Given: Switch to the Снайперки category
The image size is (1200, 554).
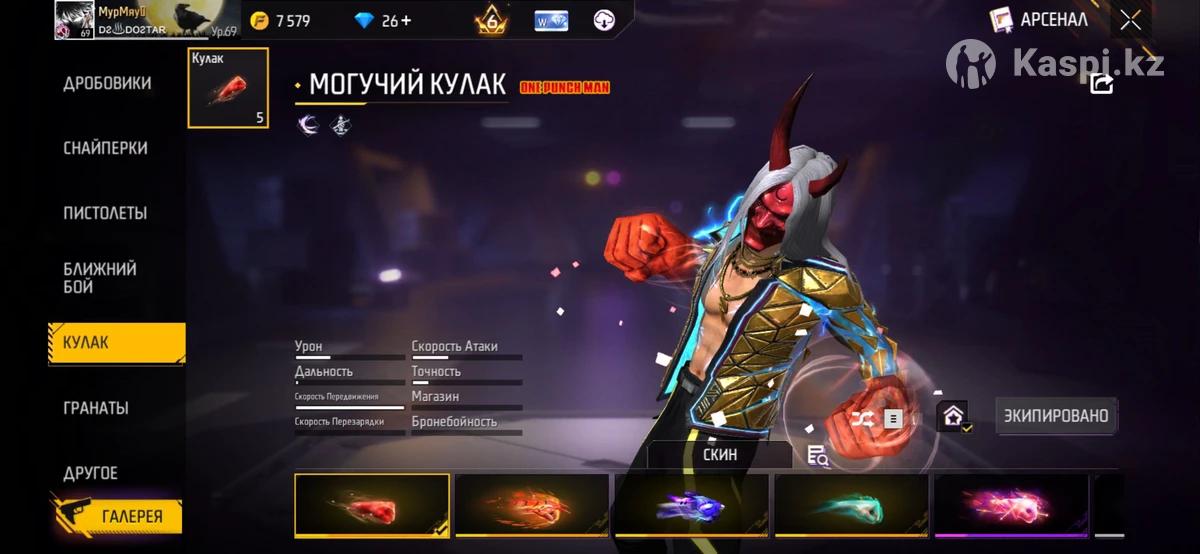Looking at the screenshot, I should [105, 148].
